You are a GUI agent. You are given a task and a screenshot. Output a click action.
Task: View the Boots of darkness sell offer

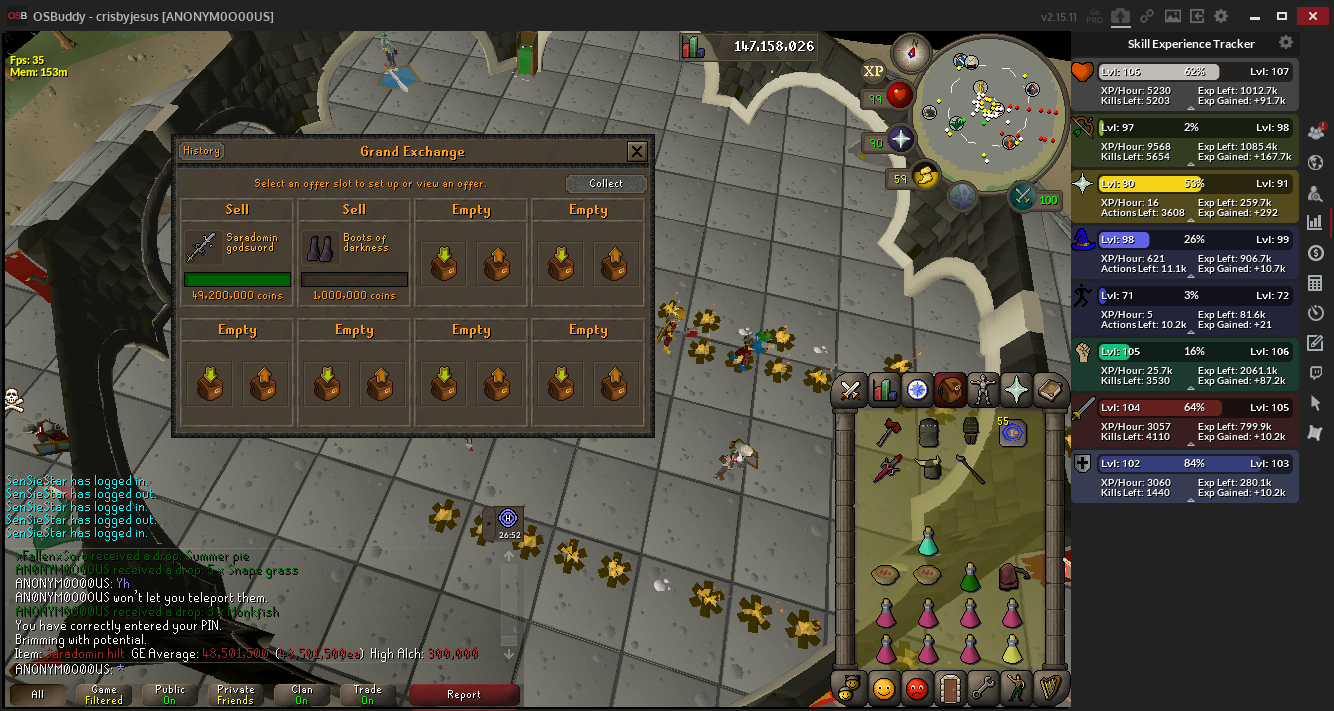coord(354,252)
